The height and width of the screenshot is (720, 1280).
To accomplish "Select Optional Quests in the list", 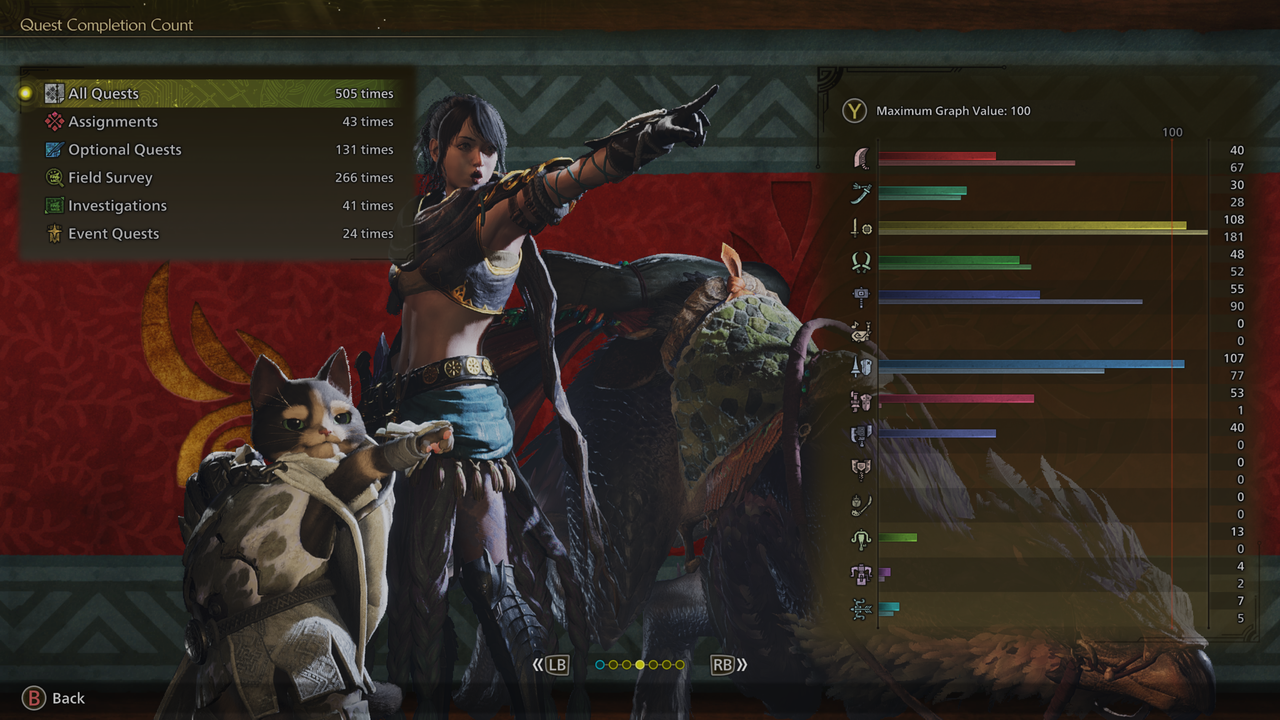I will pyautogui.click(x=218, y=150).
